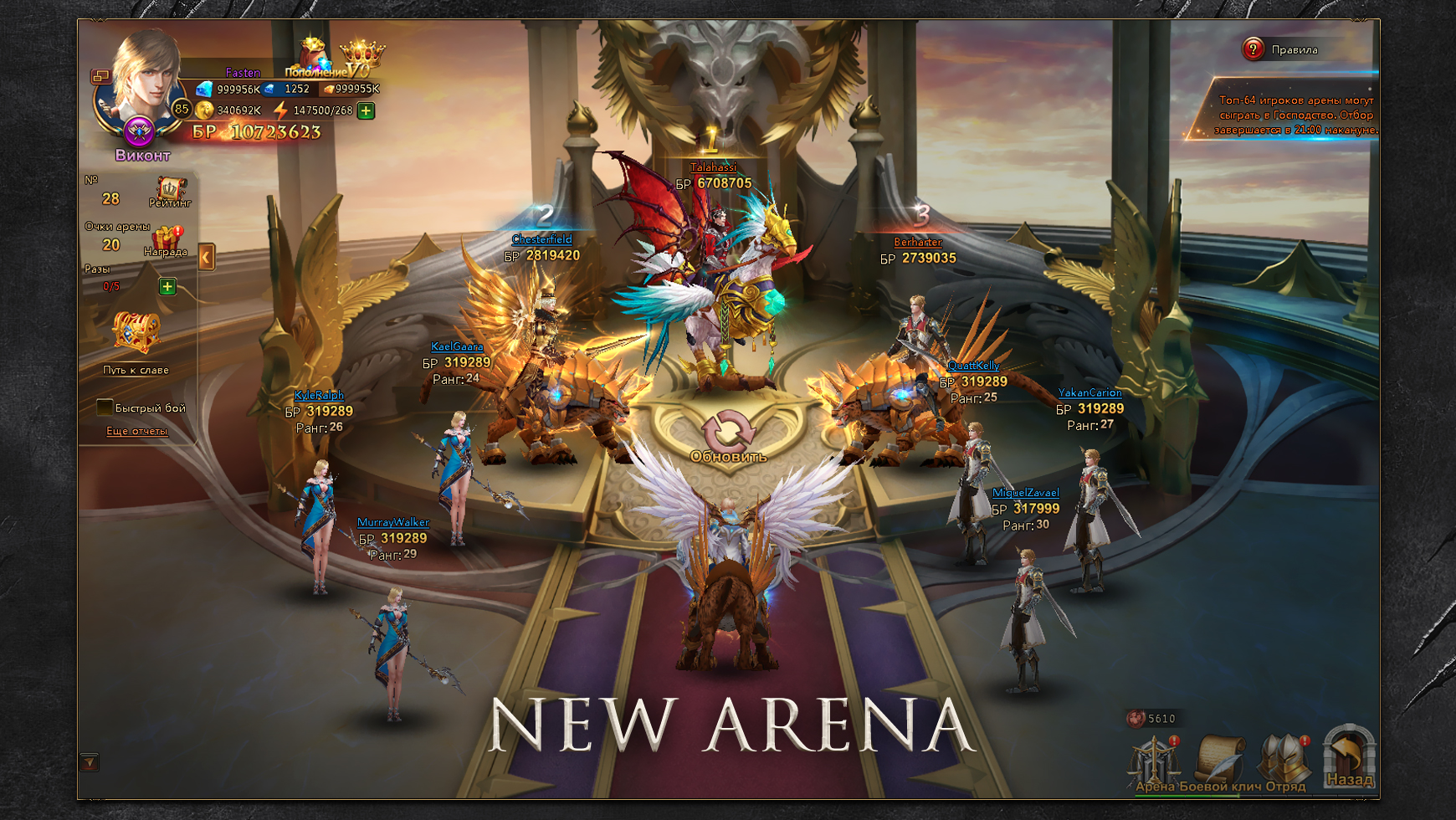Open the Рейтинг ranking icon

click(170, 192)
